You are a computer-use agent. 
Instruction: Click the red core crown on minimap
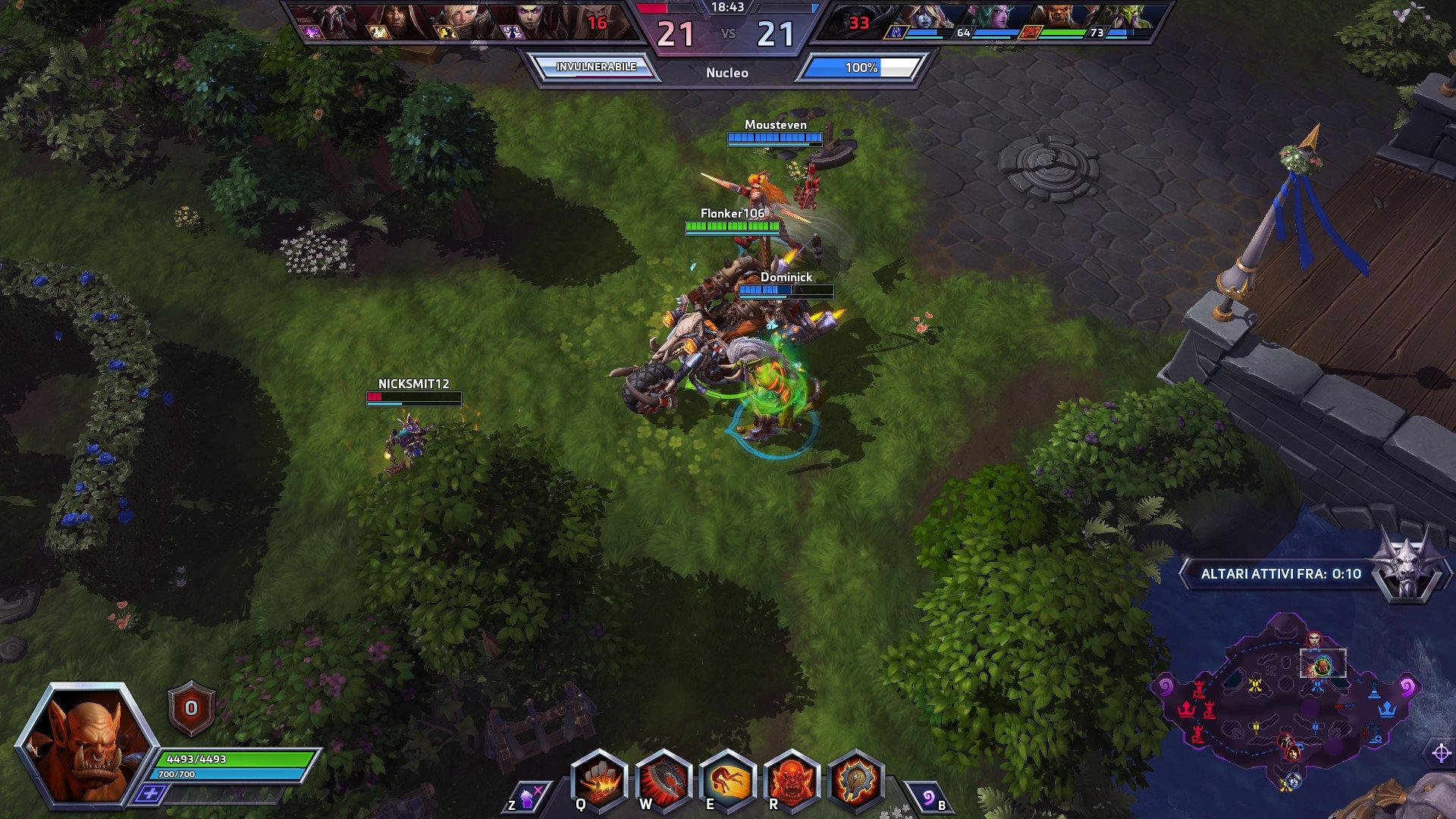pos(1185,709)
